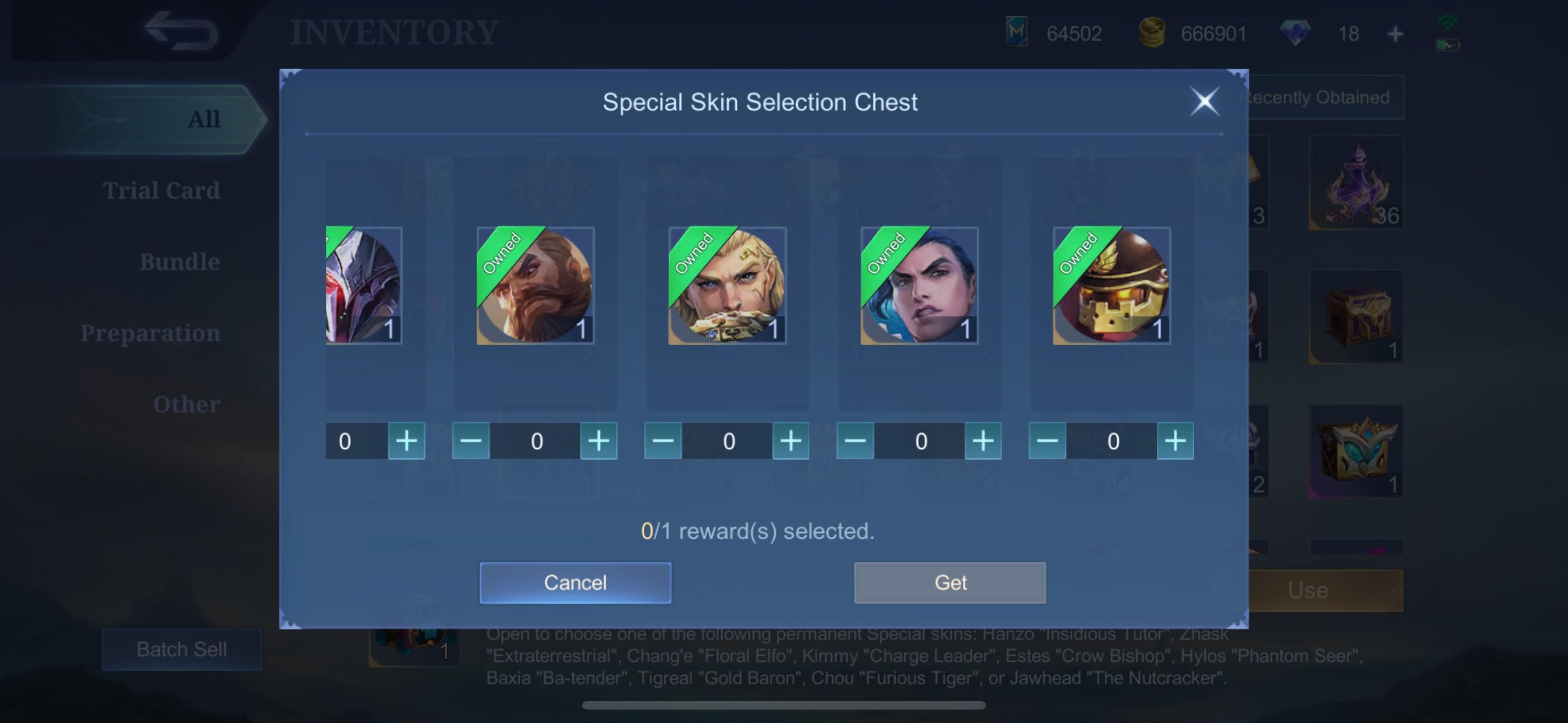
Task: Close the Special Skin Selection Chest dialog
Action: [1205, 101]
